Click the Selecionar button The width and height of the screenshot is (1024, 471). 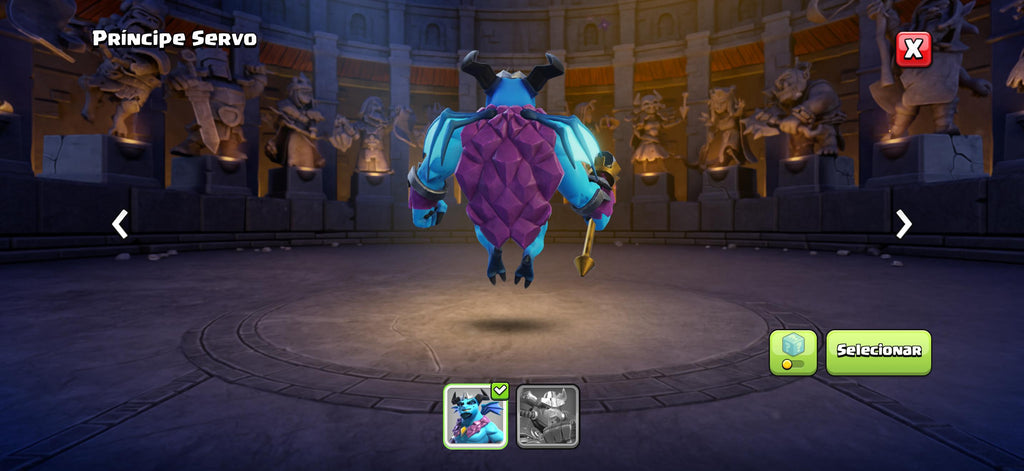coord(878,352)
